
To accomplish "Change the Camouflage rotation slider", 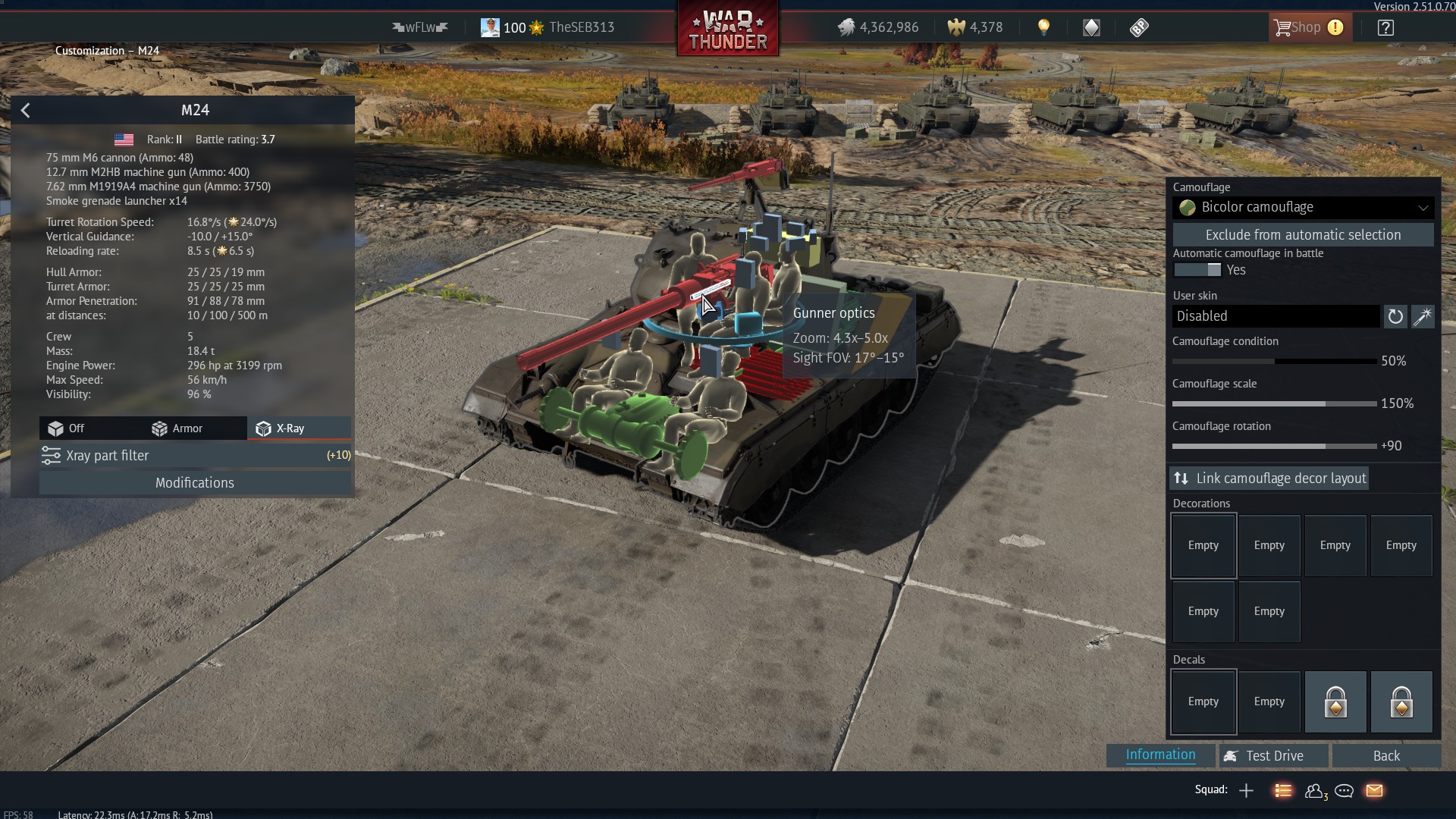I will pyautogui.click(x=1325, y=447).
